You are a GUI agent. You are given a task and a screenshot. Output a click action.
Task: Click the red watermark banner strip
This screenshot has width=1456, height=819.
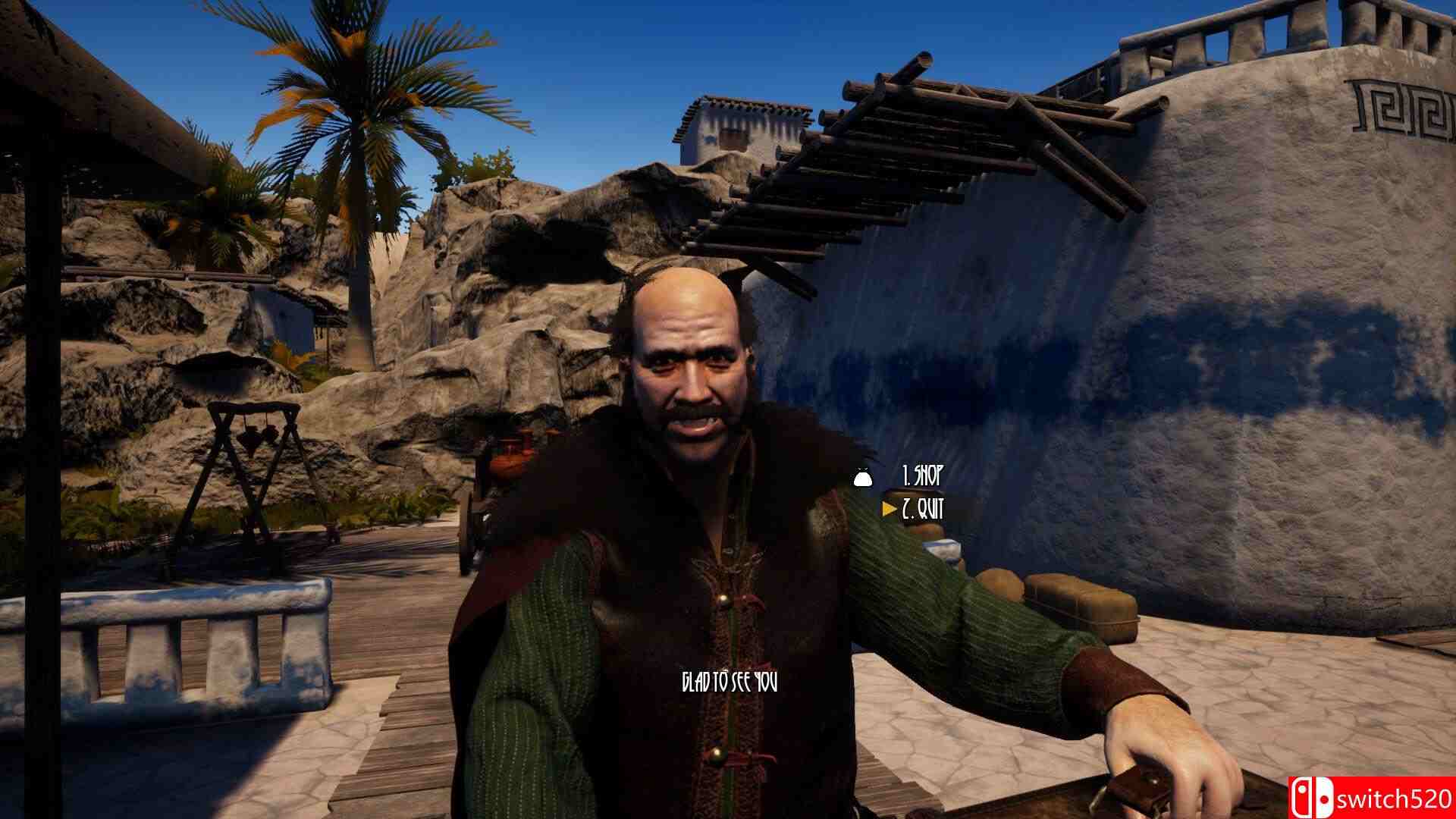click(x=1365, y=799)
